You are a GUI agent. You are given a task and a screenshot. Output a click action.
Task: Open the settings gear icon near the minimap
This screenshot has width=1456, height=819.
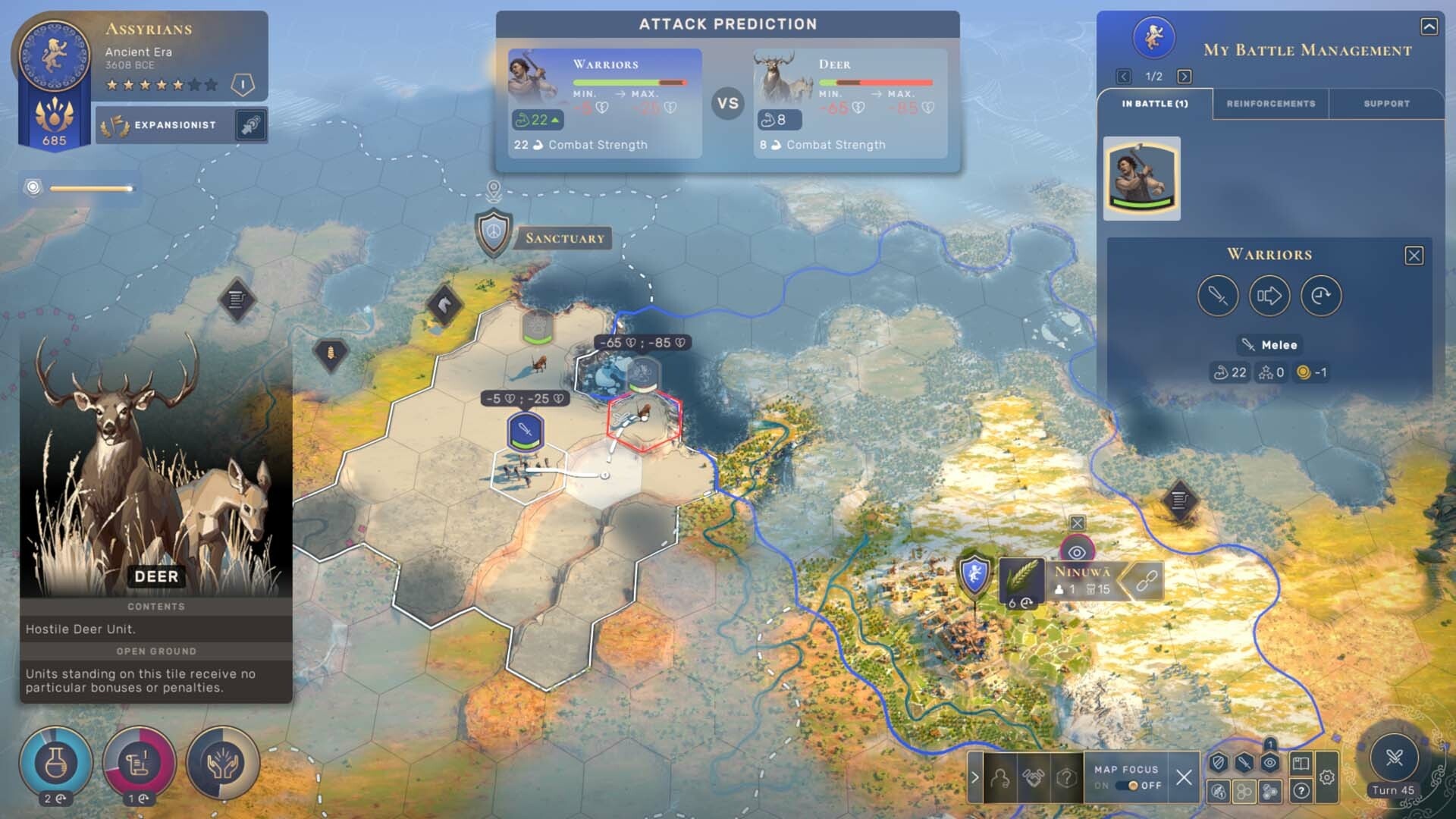(1326, 777)
